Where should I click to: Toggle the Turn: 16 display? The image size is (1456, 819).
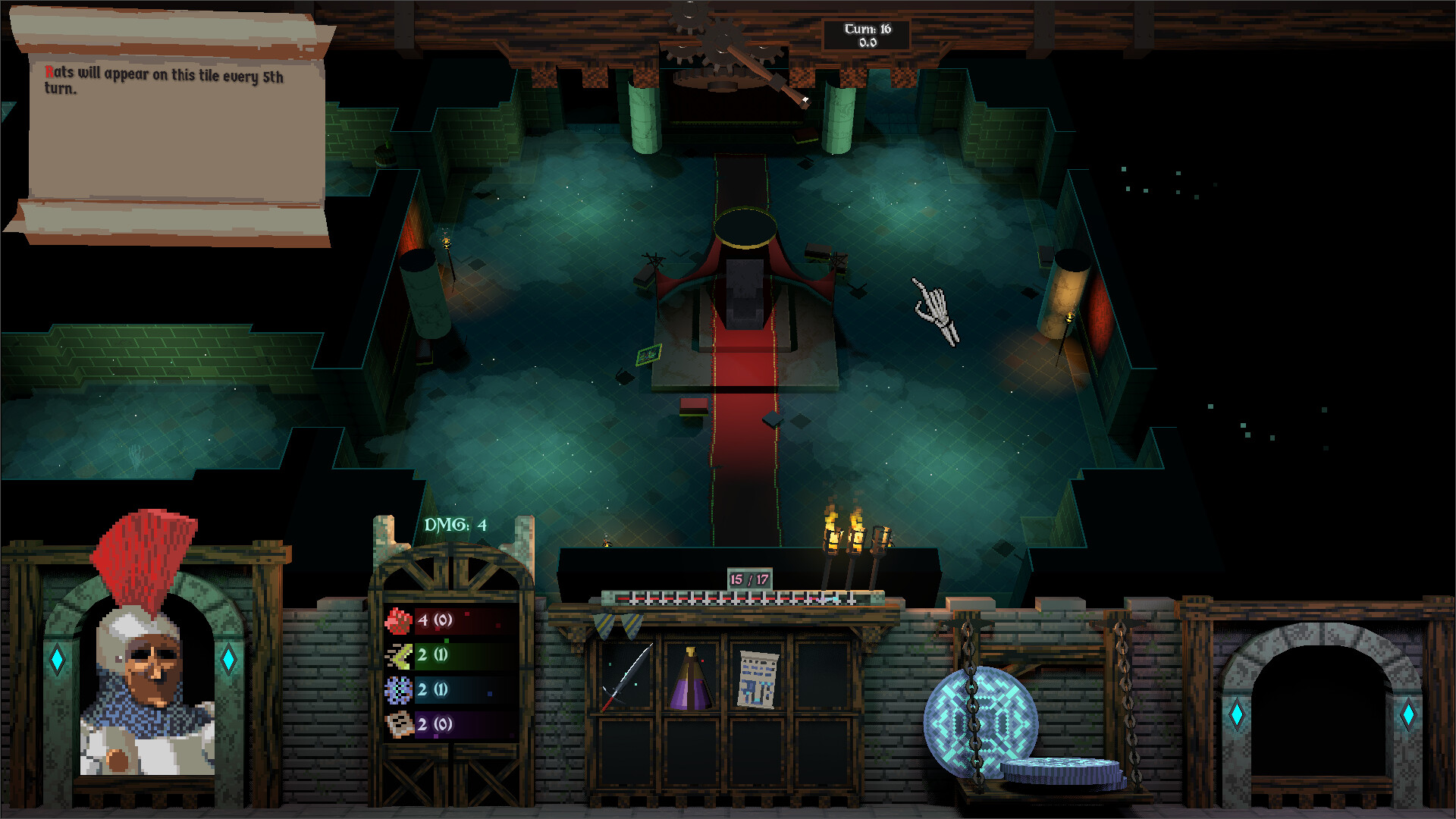867,32
